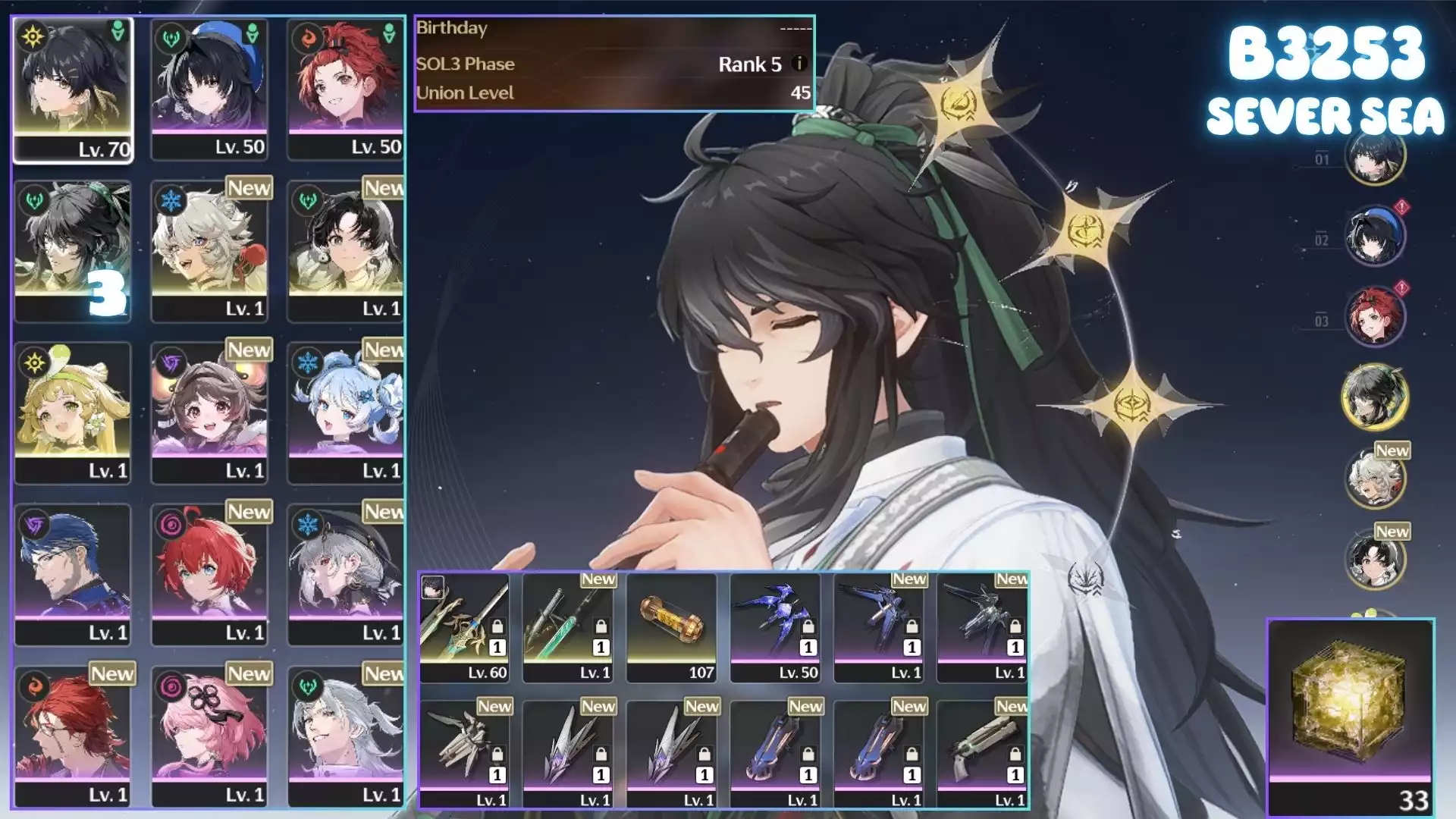Select the red-haired Lv. 50 character card

[x=346, y=89]
